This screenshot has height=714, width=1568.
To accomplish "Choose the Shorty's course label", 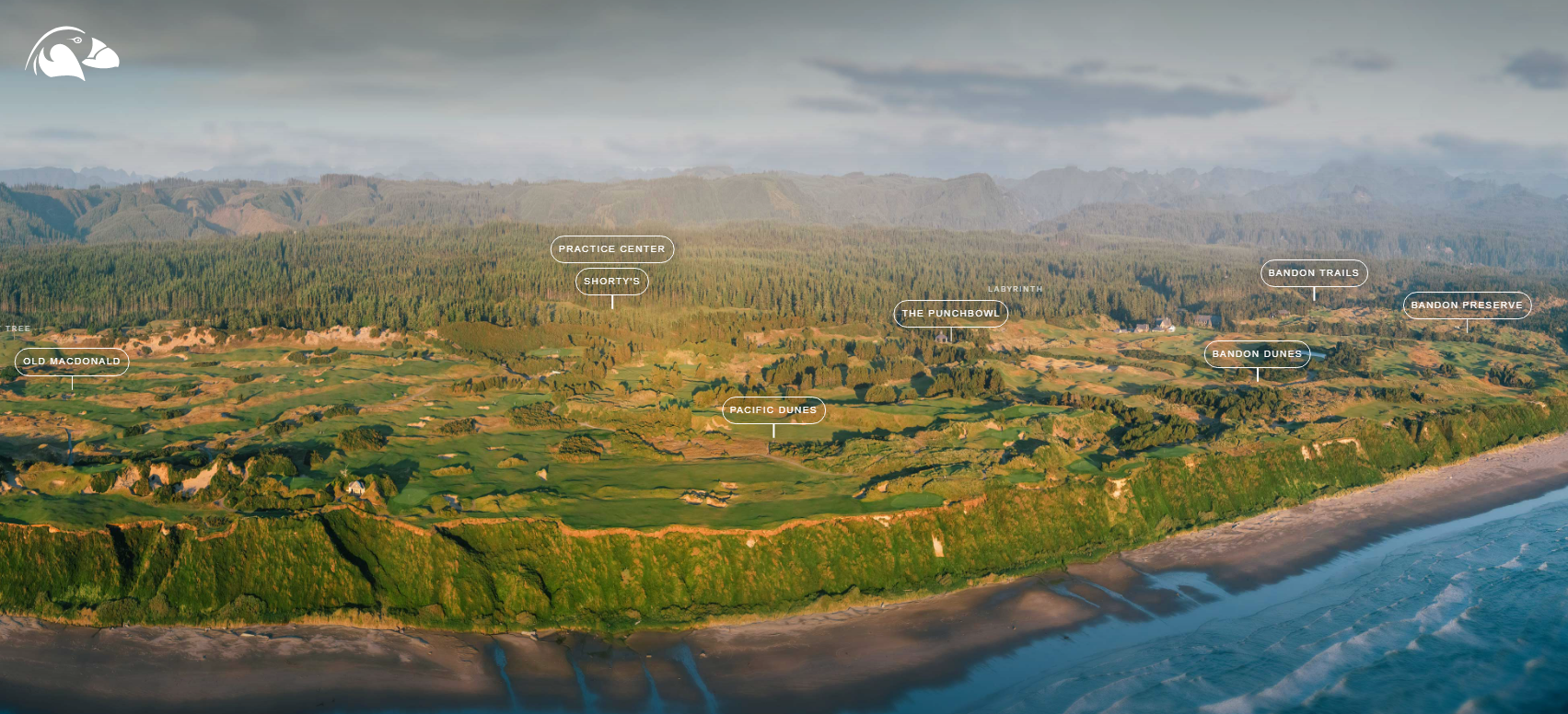I will point(611,282).
